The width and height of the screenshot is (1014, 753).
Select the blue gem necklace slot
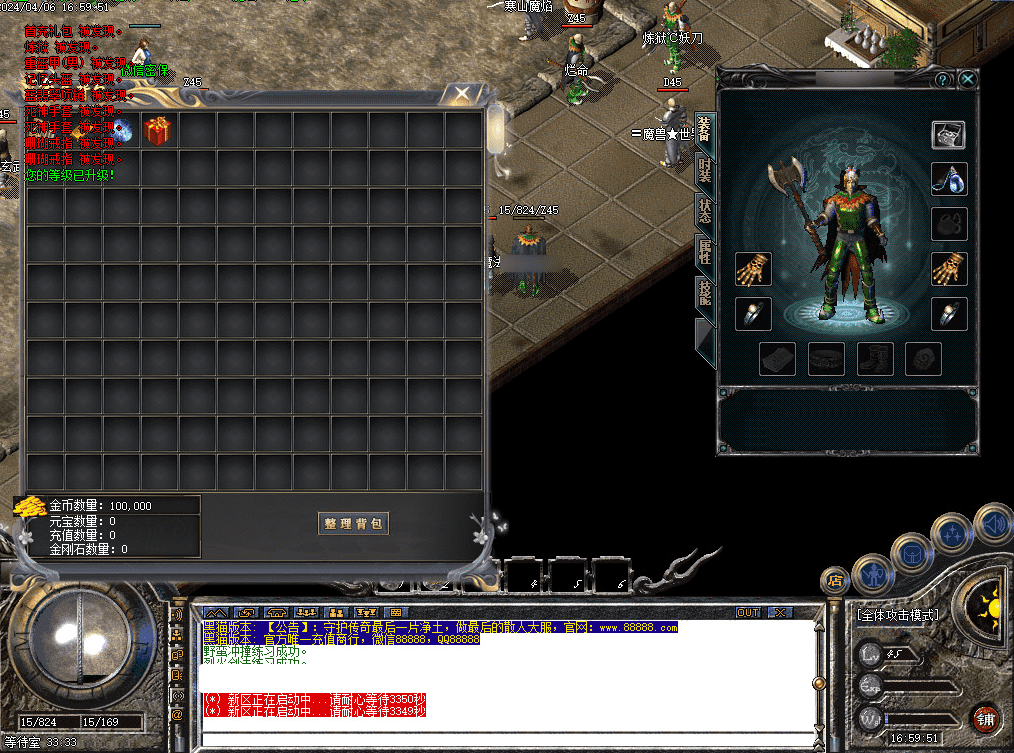click(x=949, y=179)
